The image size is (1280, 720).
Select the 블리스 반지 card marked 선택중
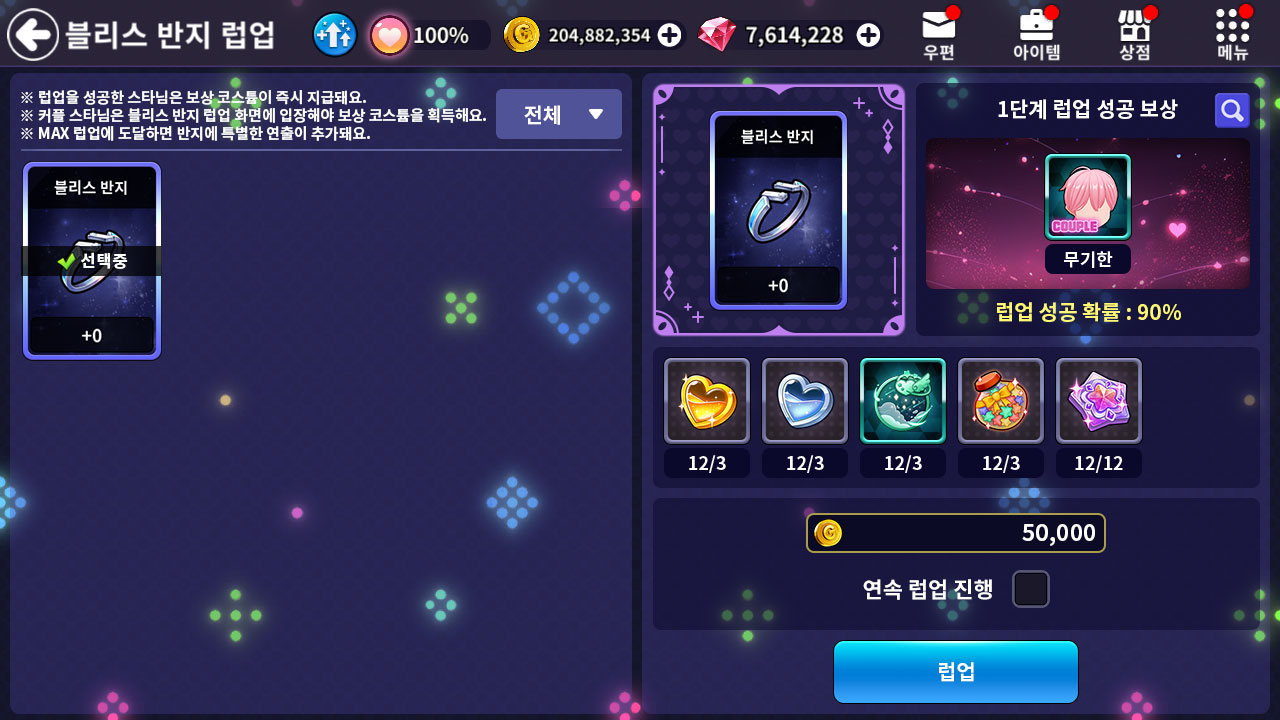(x=92, y=260)
